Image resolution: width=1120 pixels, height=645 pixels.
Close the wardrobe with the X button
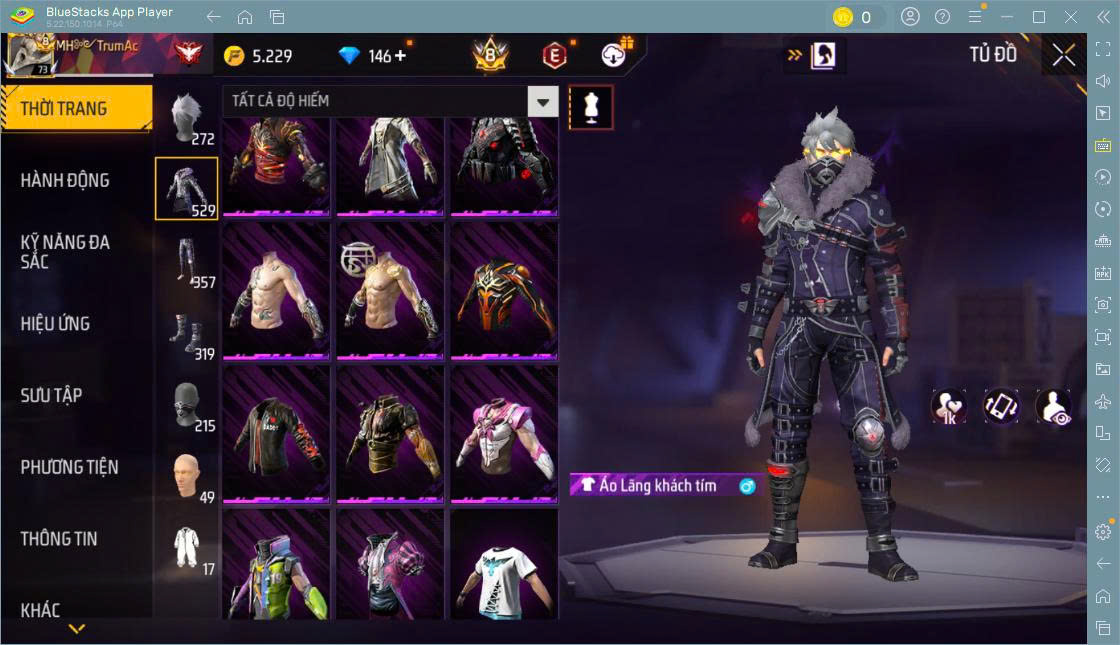pyautogui.click(x=1063, y=55)
